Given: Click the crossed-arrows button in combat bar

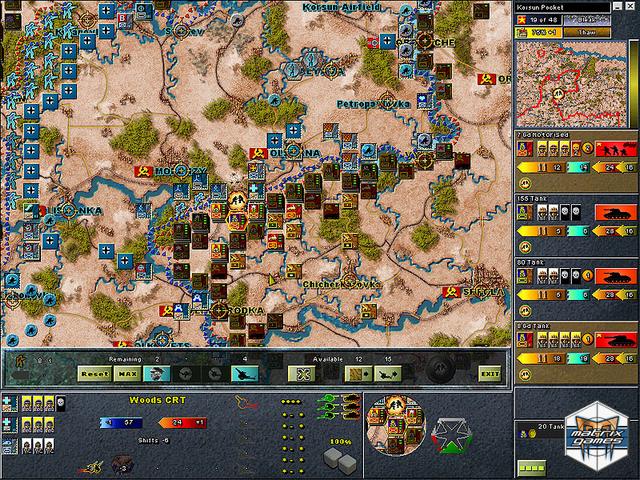Looking at the screenshot, I should click(x=298, y=373).
